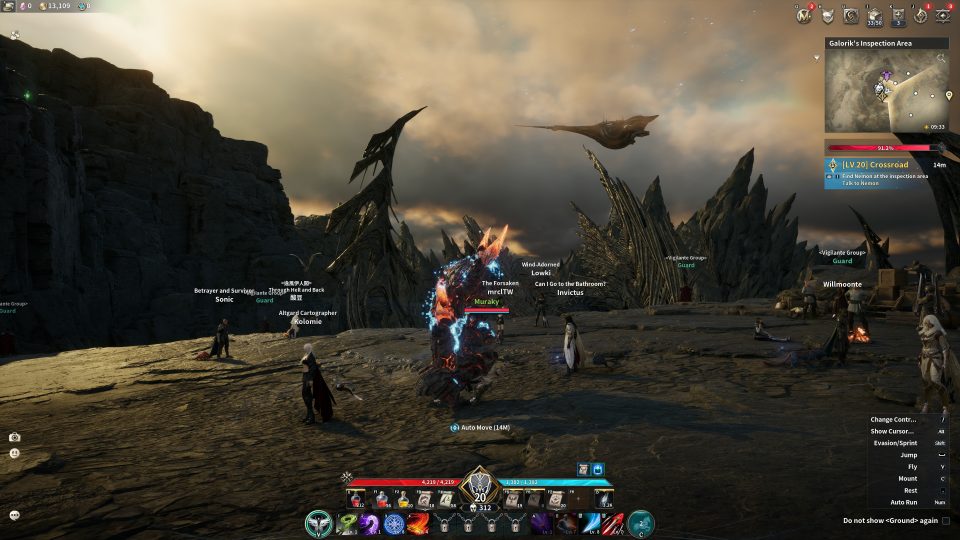The height and width of the screenshot is (540, 960).
Task: Click the teal round button right of skills
Action: coord(641,523)
